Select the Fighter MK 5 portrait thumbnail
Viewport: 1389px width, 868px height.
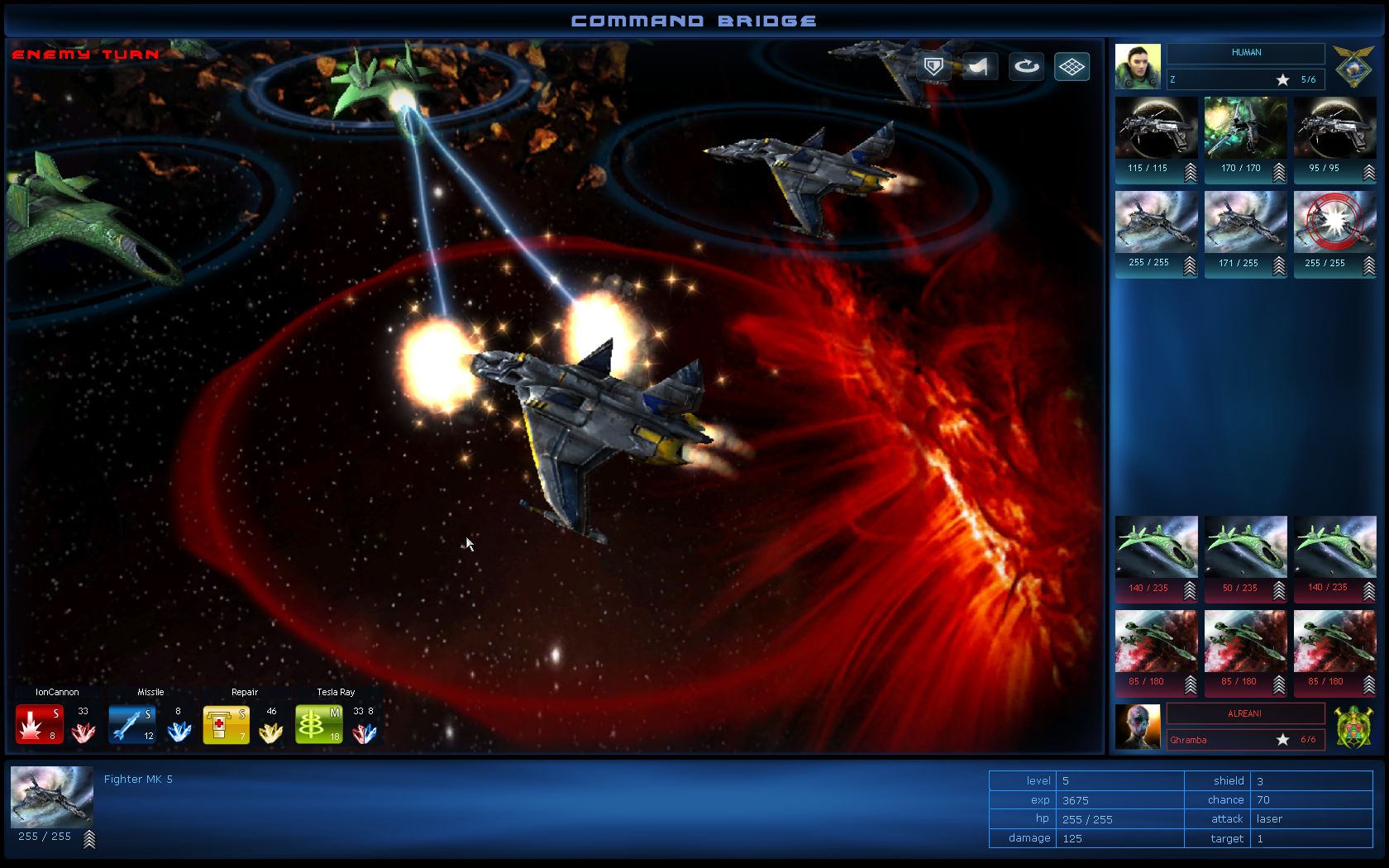point(51,796)
